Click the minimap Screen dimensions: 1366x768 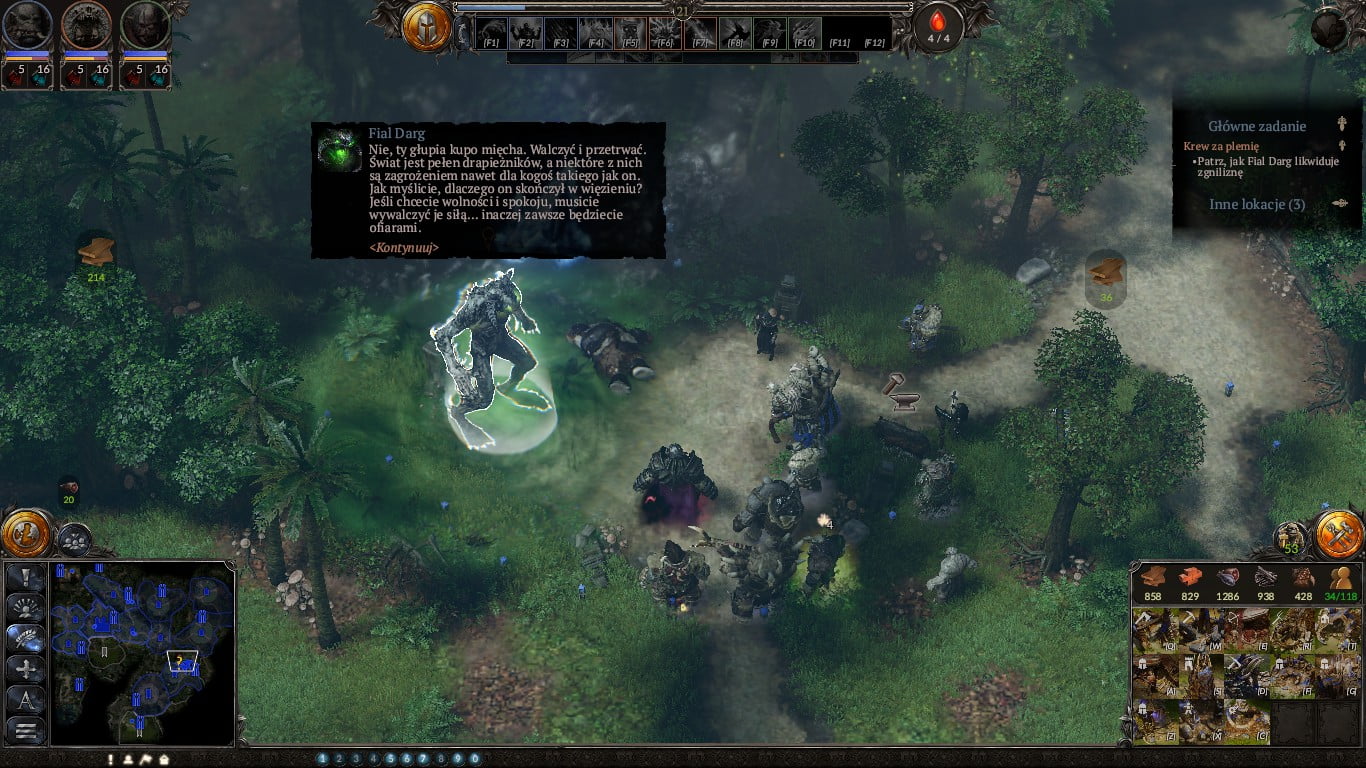point(143,653)
